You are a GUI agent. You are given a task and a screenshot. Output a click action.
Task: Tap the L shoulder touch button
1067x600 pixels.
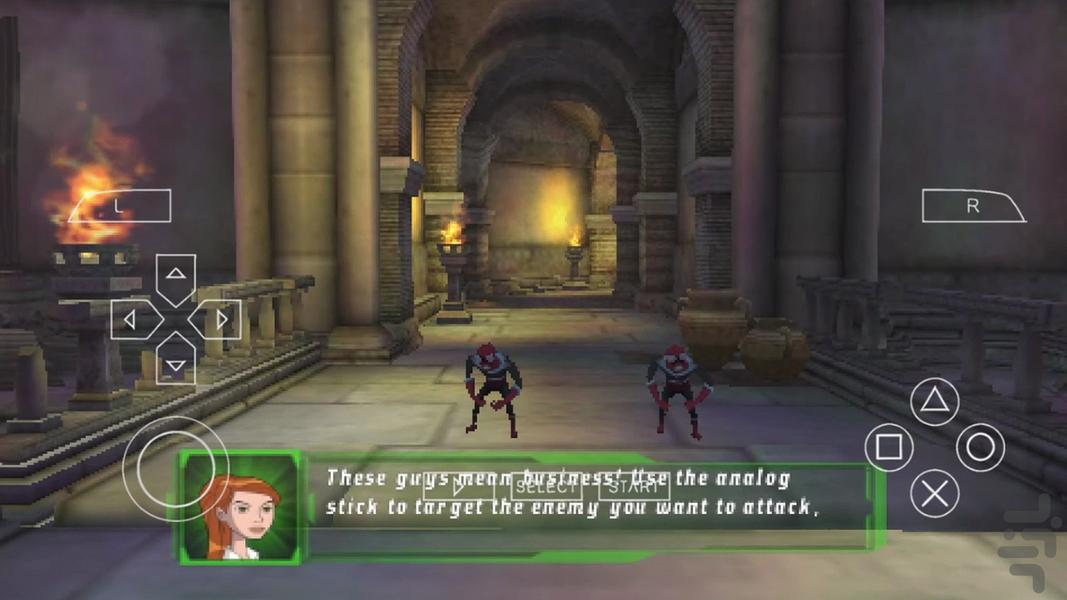[119, 207]
